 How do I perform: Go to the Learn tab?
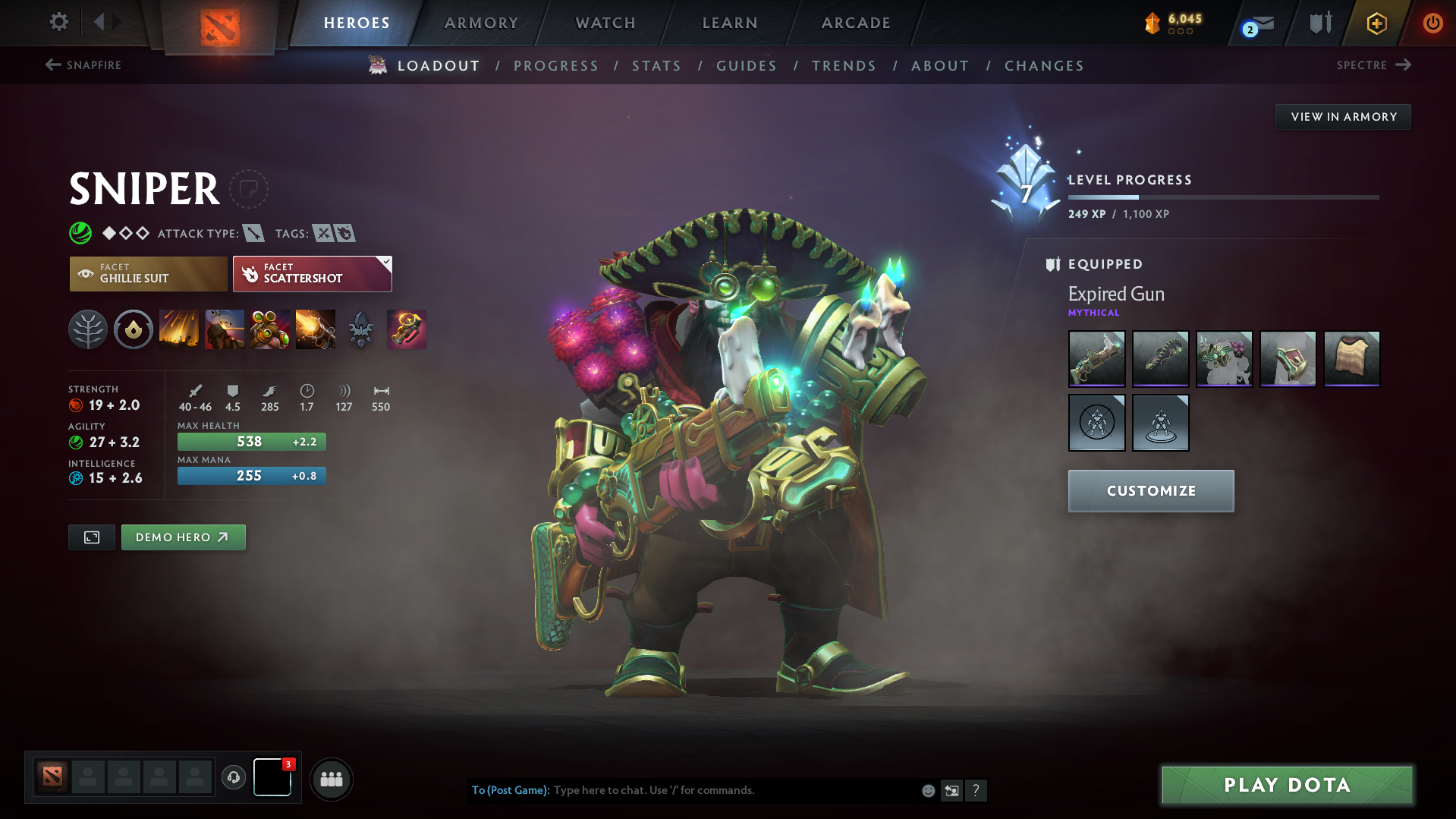click(x=730, y=23)
